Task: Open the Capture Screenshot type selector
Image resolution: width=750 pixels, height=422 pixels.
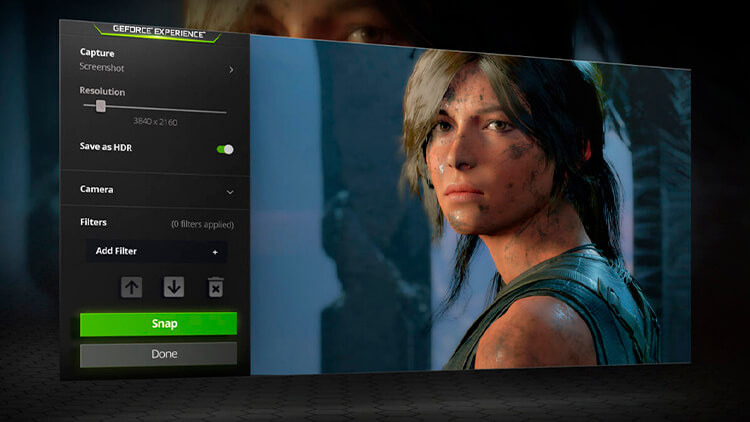Action: 231,70
